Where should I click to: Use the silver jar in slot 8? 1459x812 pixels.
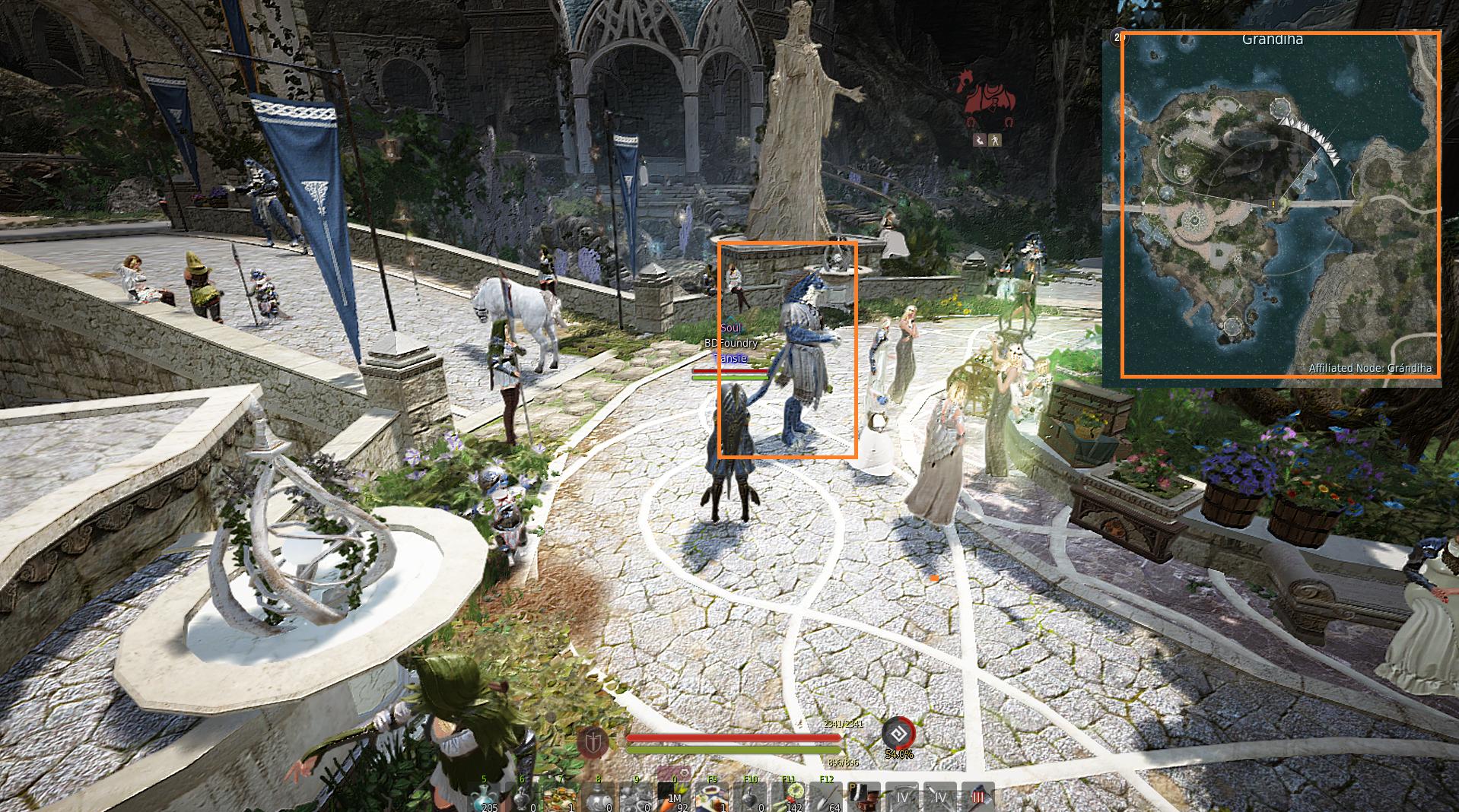(x=599, y=798)
